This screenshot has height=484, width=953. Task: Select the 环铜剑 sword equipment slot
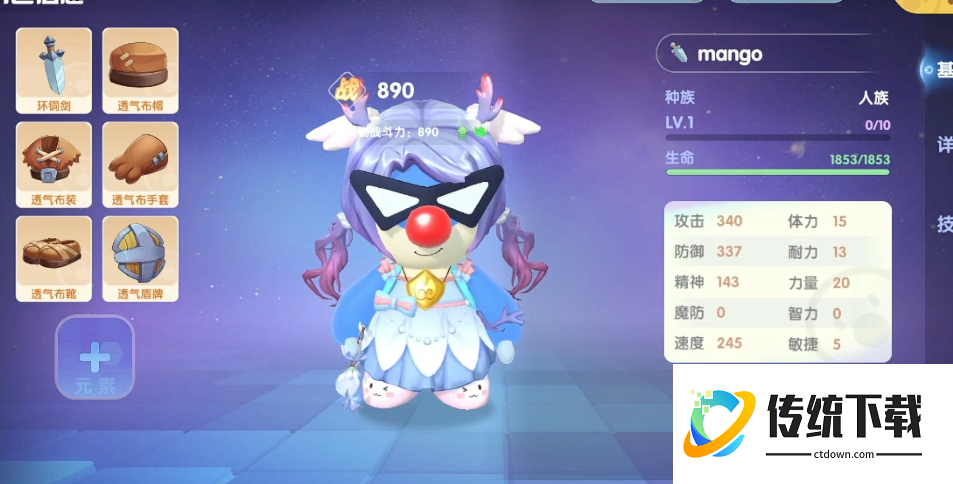53,69
